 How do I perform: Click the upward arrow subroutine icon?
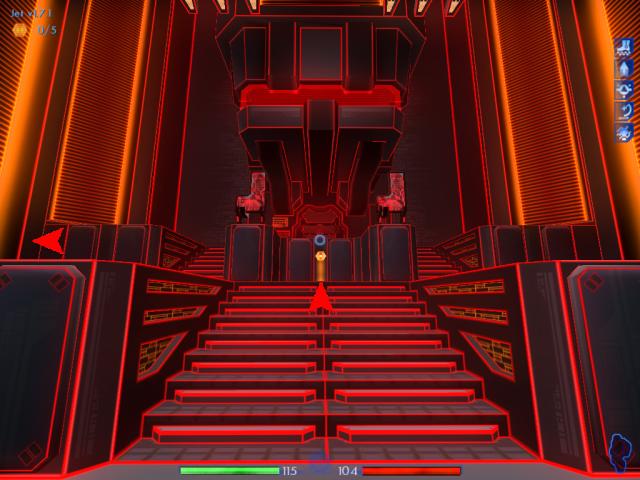click(x=624, y=68)
